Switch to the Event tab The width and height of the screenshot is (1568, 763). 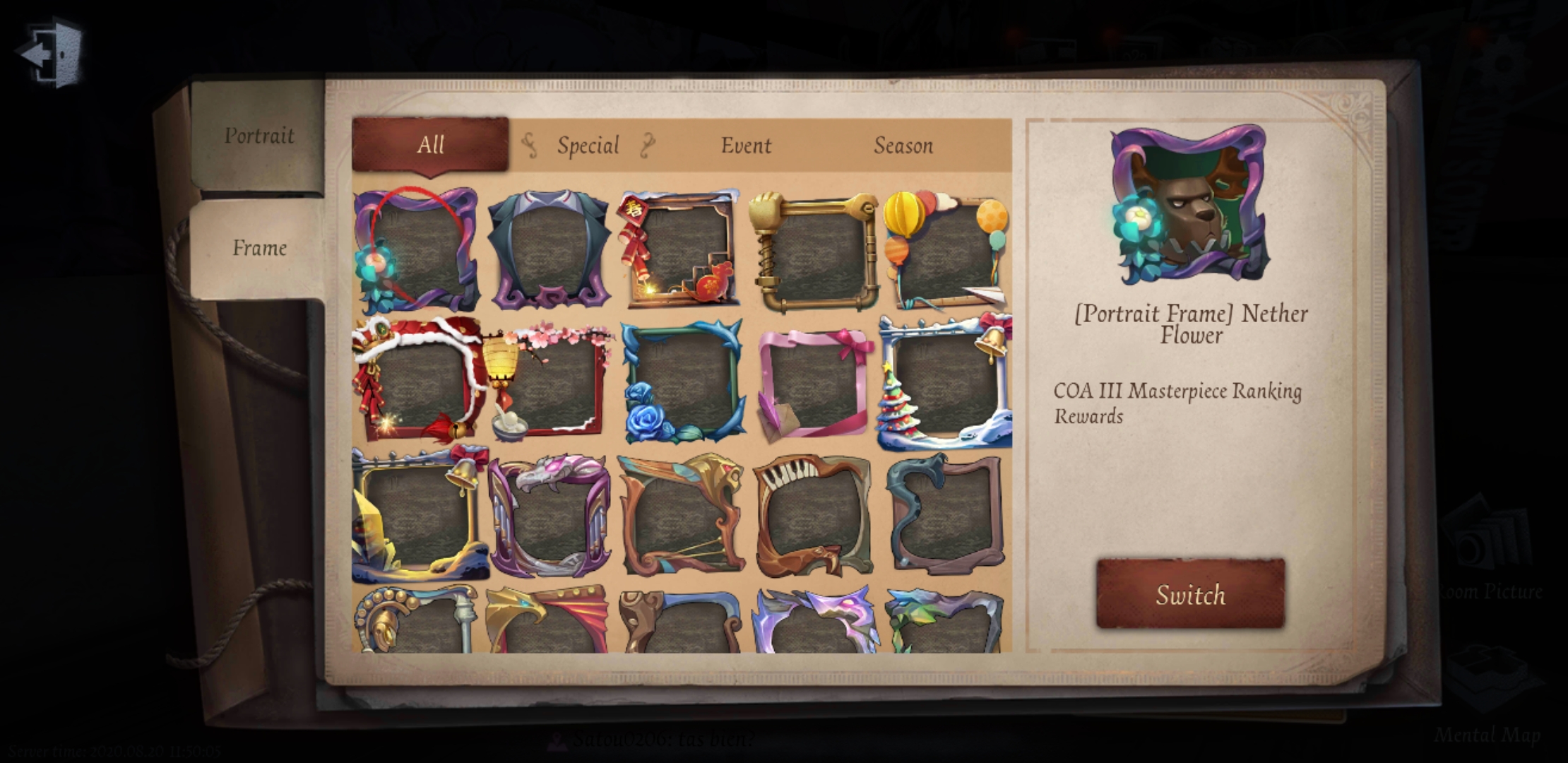click(x=746, y=146)
